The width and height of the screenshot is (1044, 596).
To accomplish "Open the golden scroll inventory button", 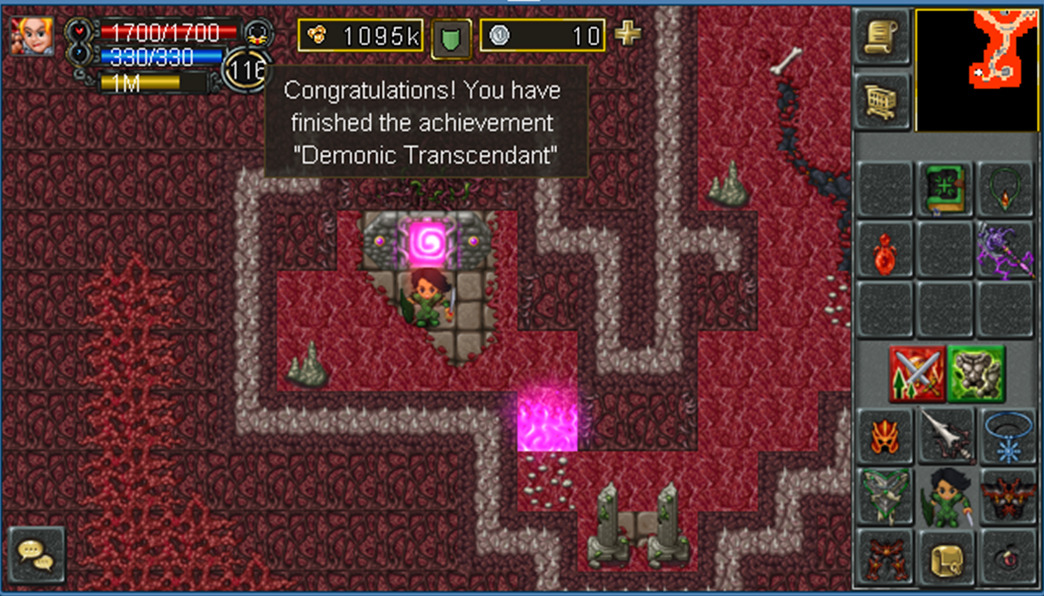I will click(945, 557).
